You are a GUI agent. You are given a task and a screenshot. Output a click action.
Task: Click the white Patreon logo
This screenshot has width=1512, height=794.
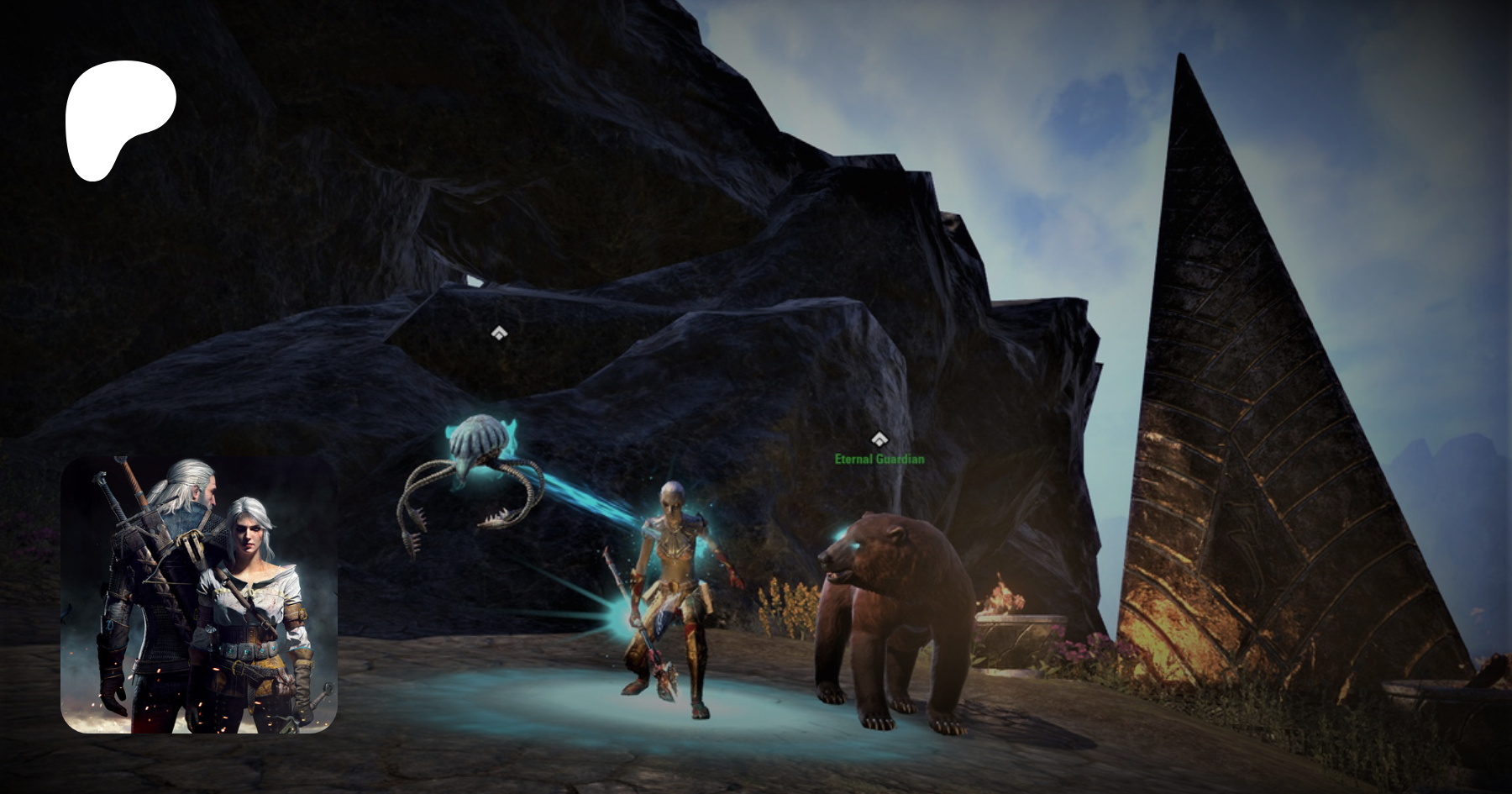tap(118, 118)
